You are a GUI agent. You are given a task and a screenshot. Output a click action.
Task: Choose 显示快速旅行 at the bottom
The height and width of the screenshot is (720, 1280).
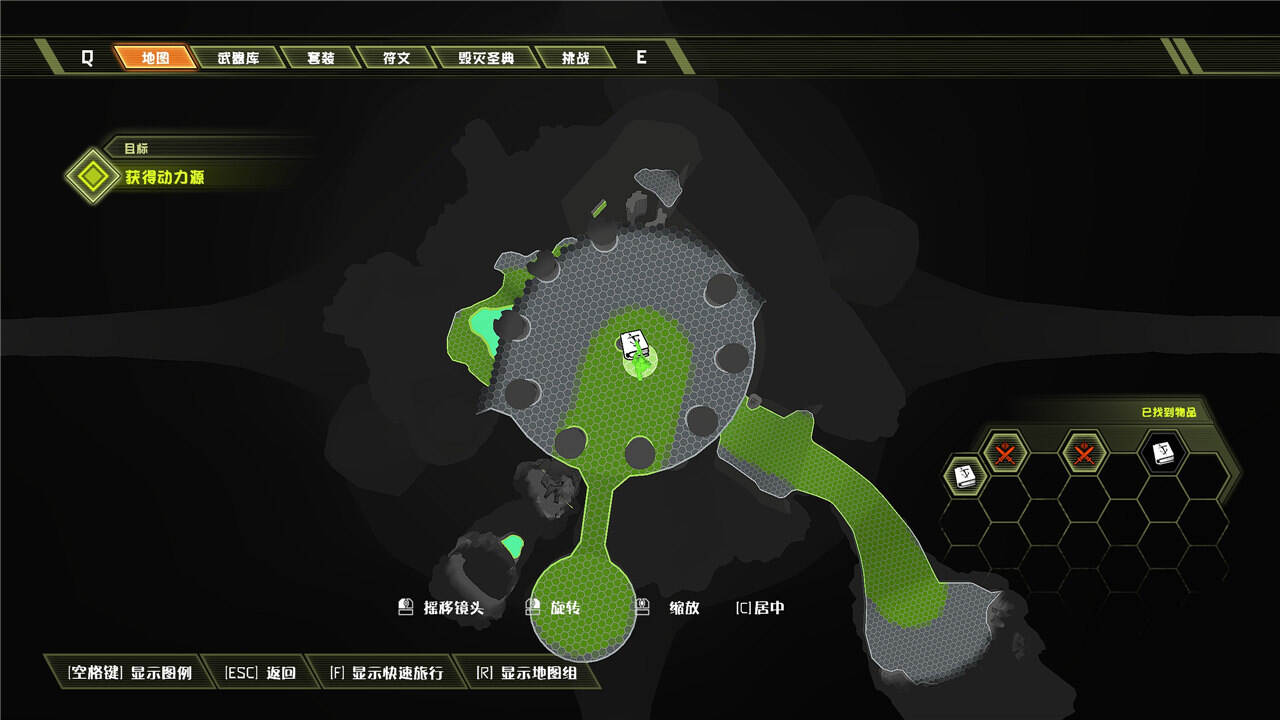click(x=386, y=673)
